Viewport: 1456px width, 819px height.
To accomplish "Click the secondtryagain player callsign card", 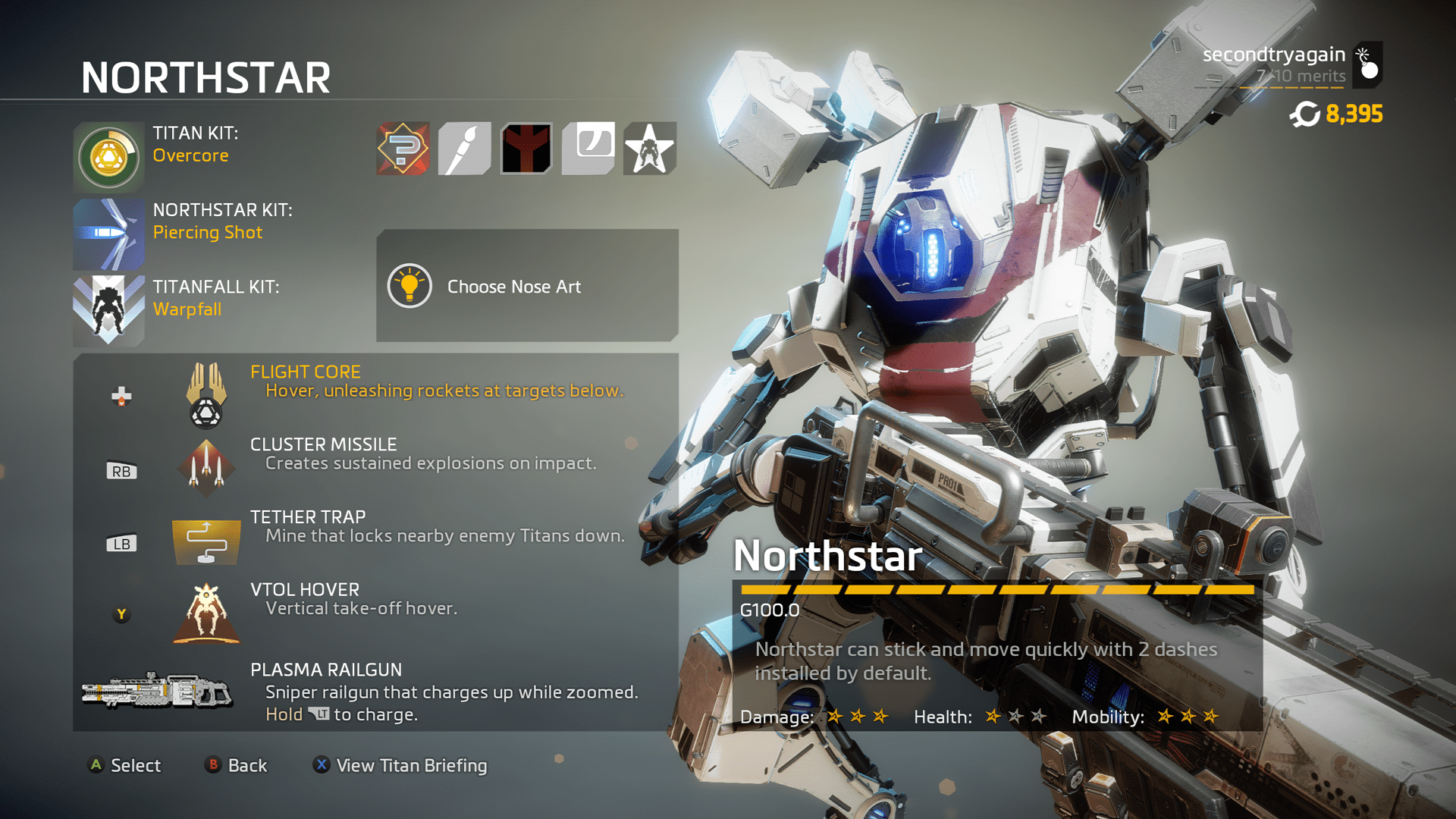I will 1289,65.
